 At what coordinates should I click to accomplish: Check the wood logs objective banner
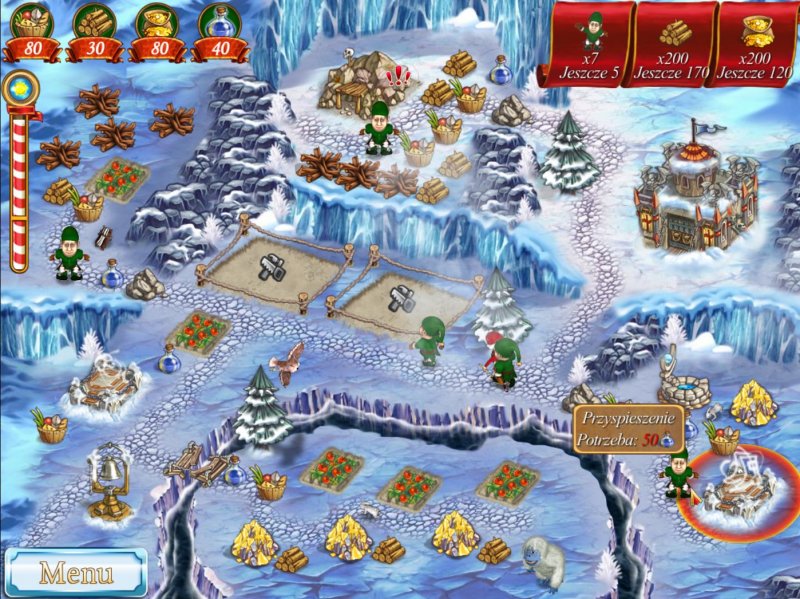676,44
